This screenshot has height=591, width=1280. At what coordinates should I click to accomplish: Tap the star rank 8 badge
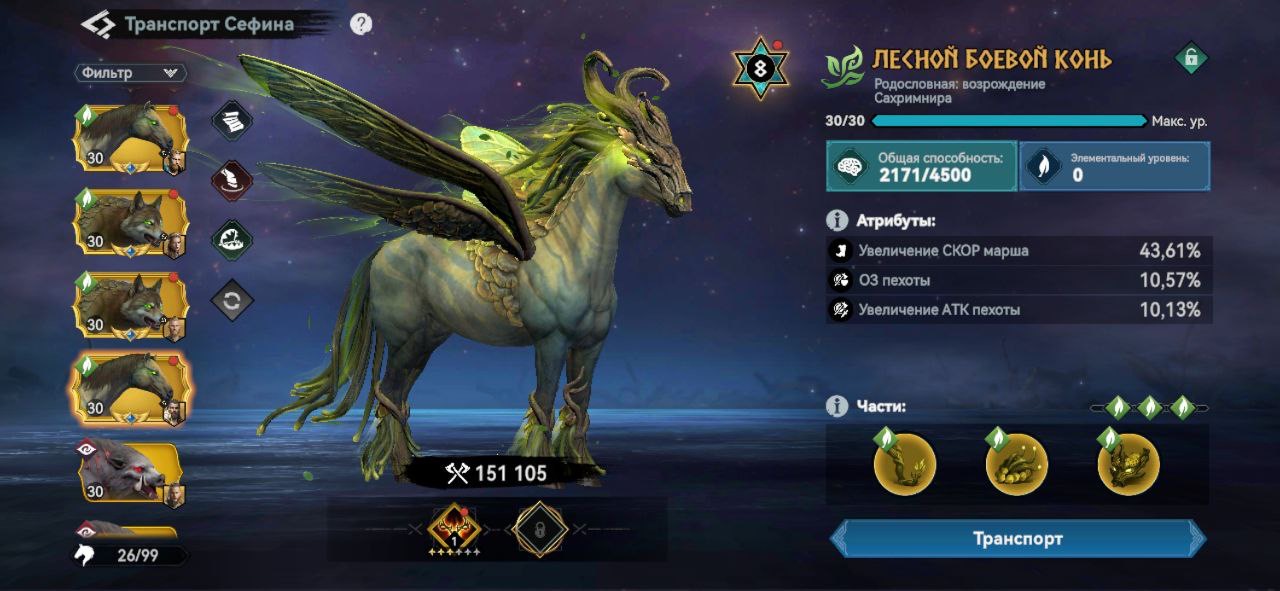click(761, 68)
